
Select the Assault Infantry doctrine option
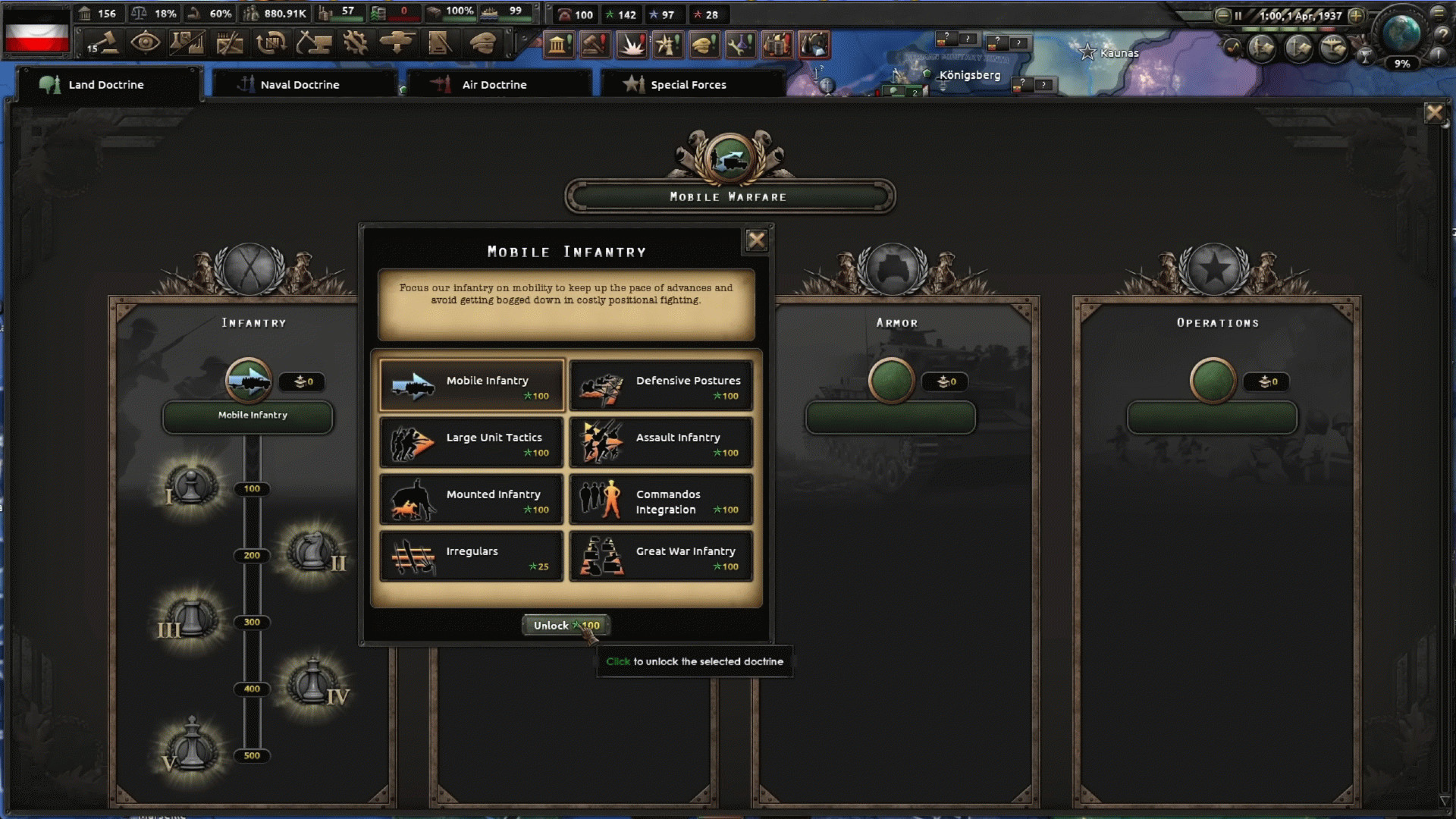pyautogui.click(x=661, y=442)
